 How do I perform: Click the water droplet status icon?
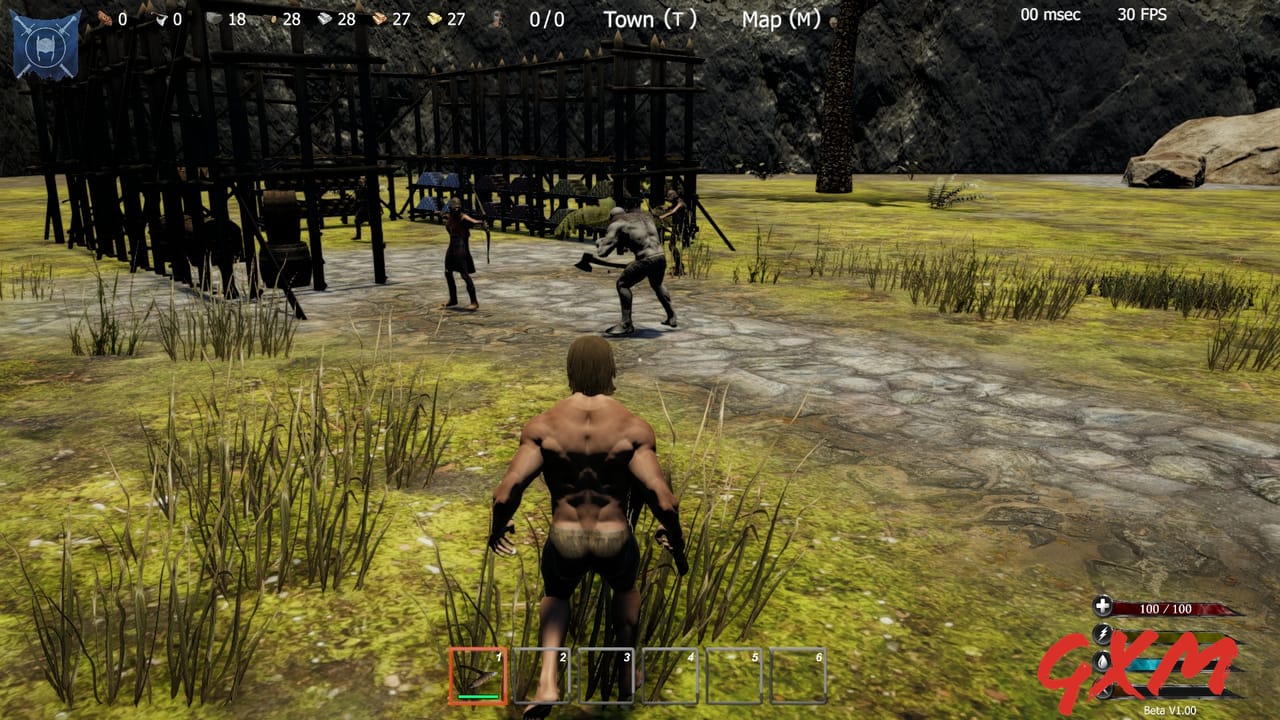pyautogui.click(x=1101, y=661)
